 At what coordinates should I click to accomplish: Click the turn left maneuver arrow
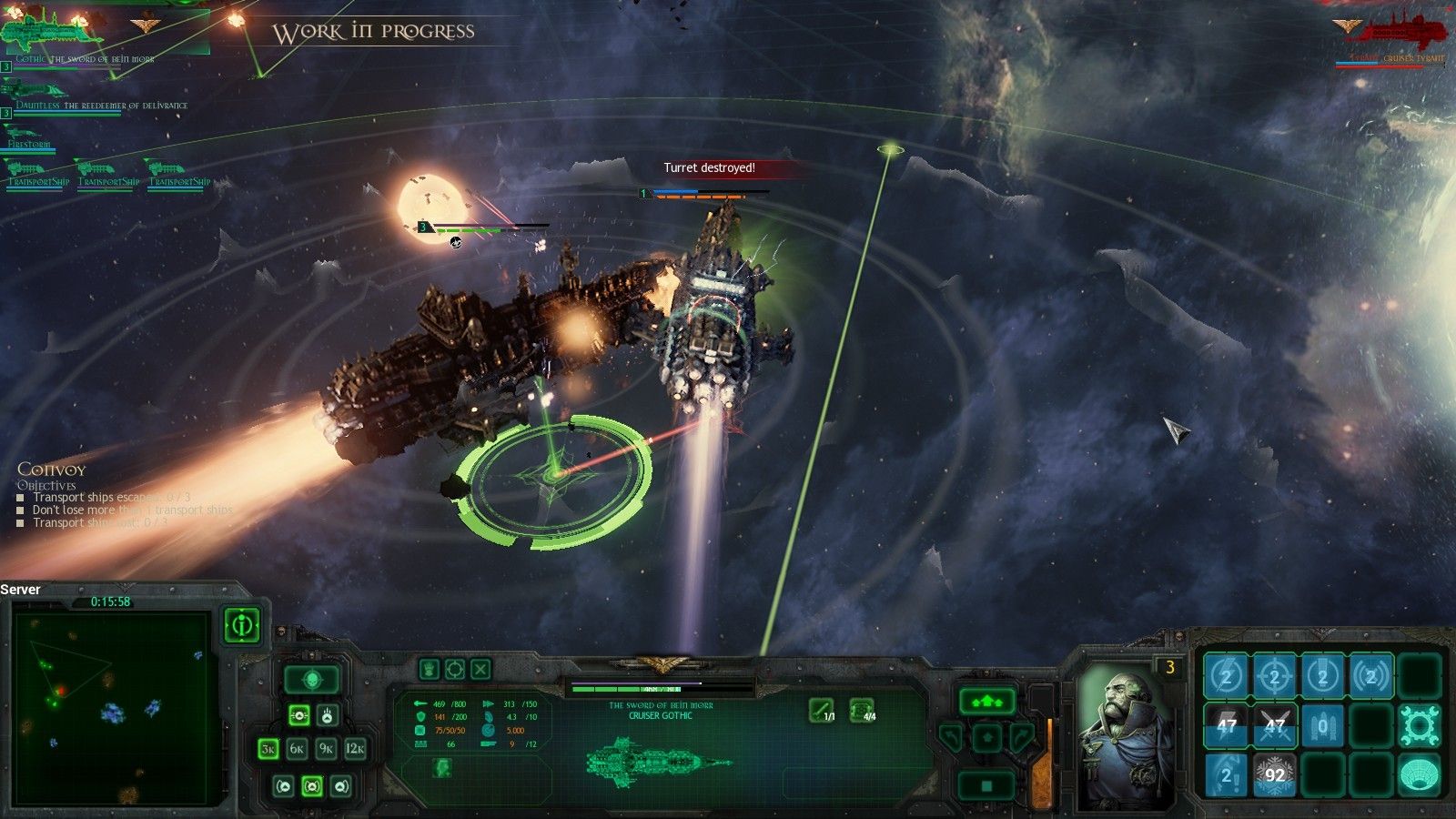[951, 737]
